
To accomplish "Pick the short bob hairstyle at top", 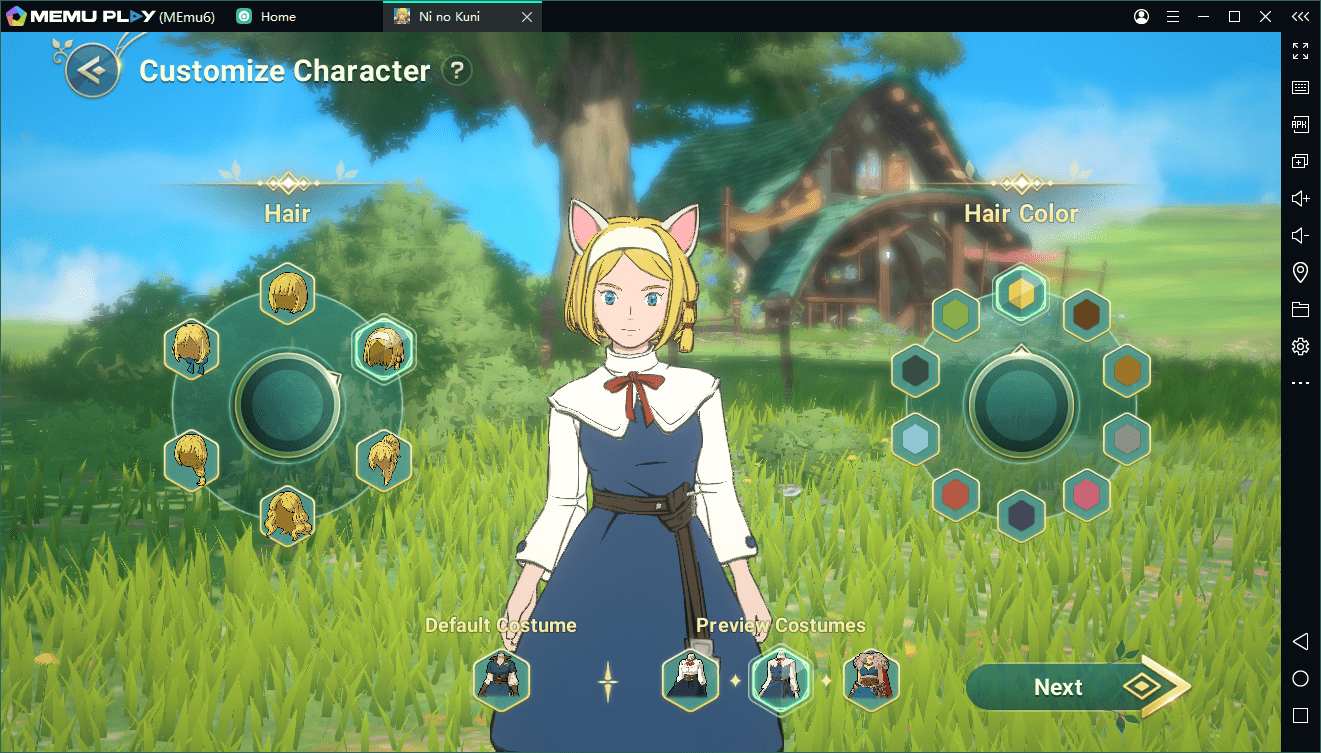I will [288, 294].
